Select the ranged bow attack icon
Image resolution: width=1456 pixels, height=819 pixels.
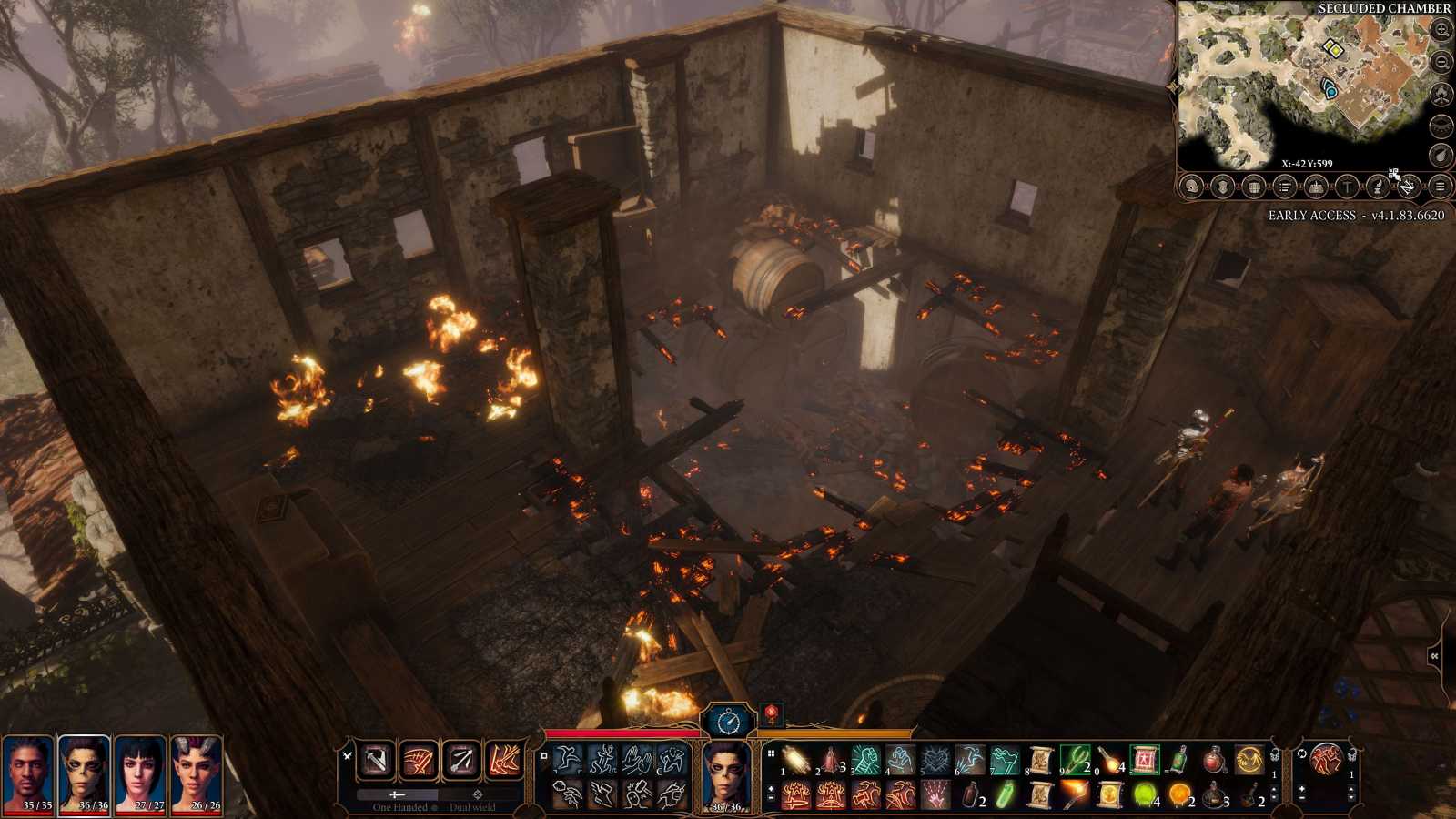[x=460, y=760]
